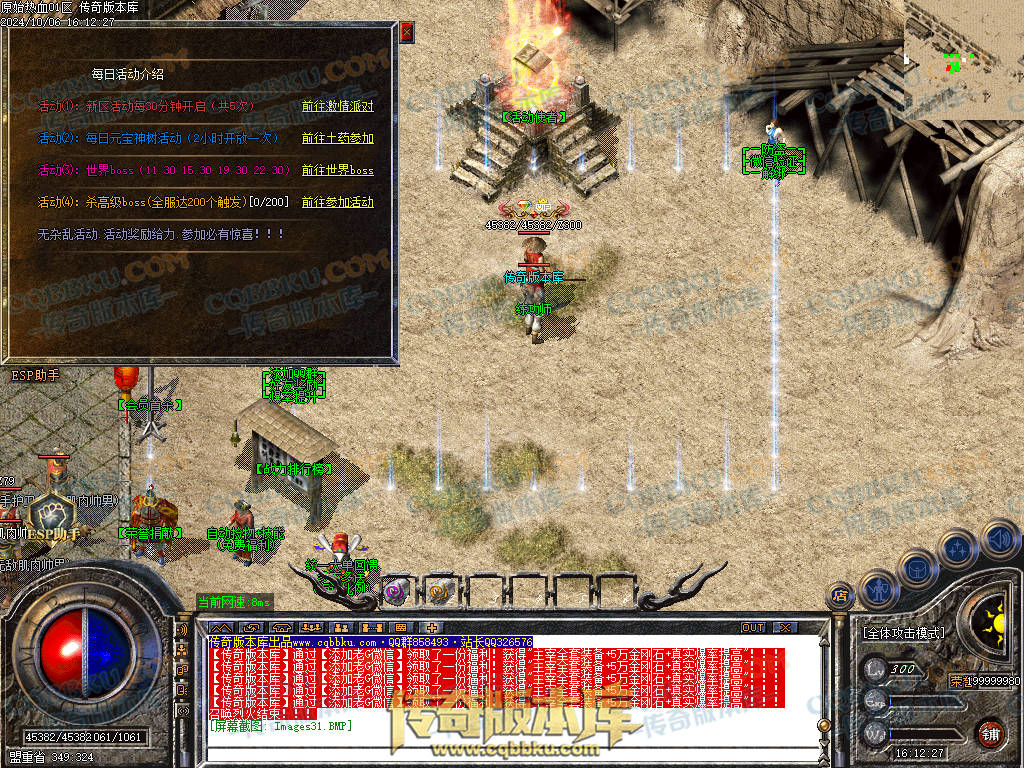The image size is (1024, 768).
Task: Click the 前往土药参加 link
Action: coord(337,138)
